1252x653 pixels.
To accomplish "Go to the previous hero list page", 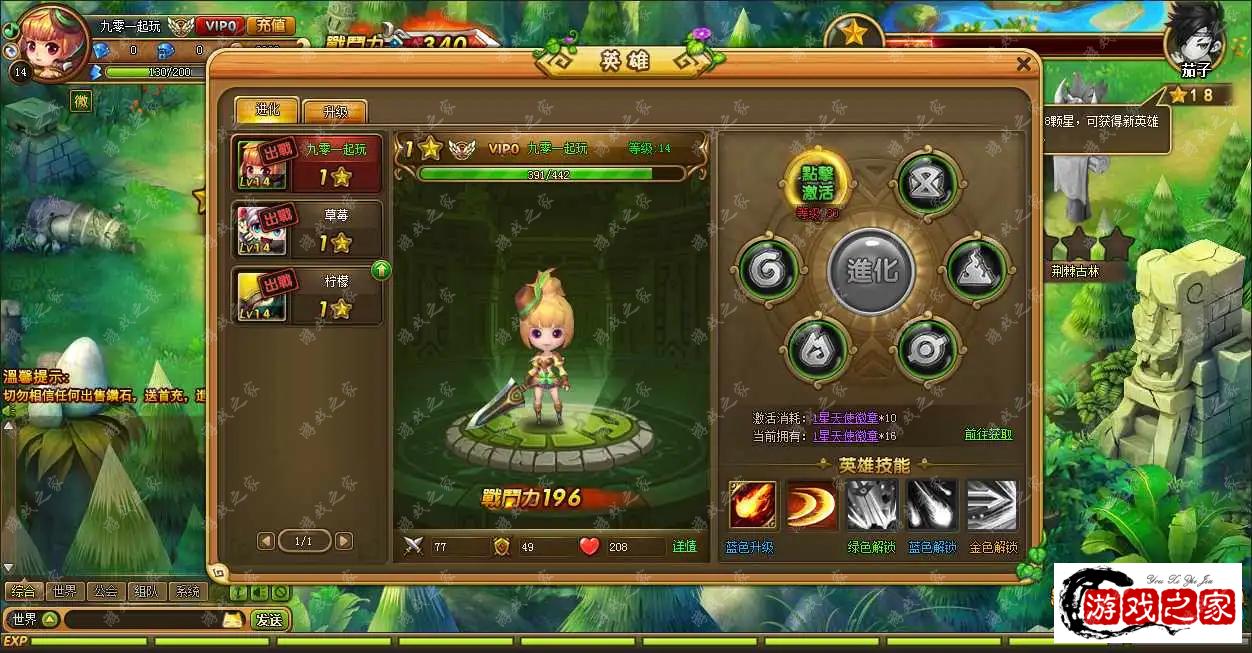I will (265, 541).
